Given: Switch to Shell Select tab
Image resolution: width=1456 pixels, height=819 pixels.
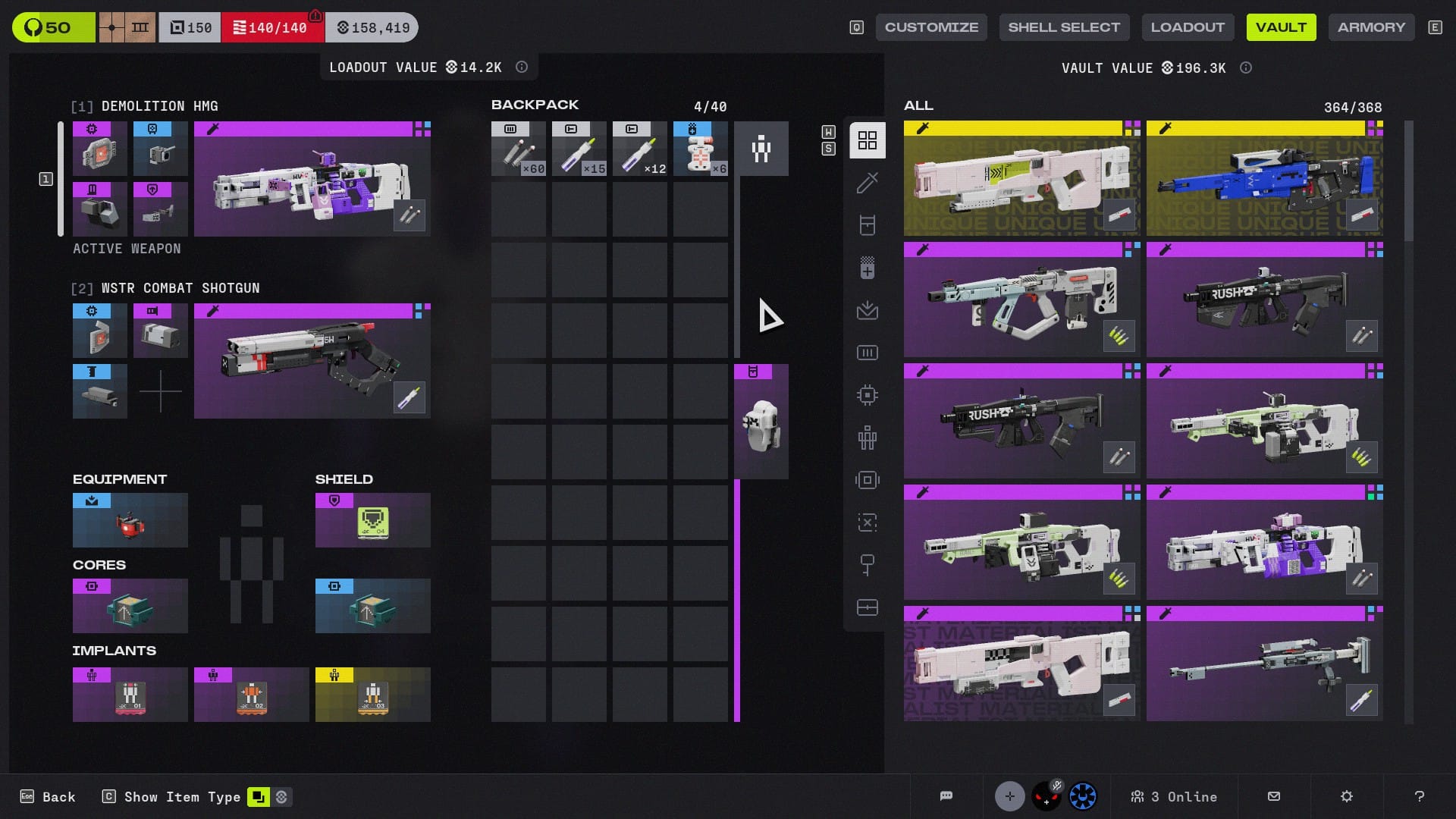Looking at the screenshot, I should (1064, 27).
